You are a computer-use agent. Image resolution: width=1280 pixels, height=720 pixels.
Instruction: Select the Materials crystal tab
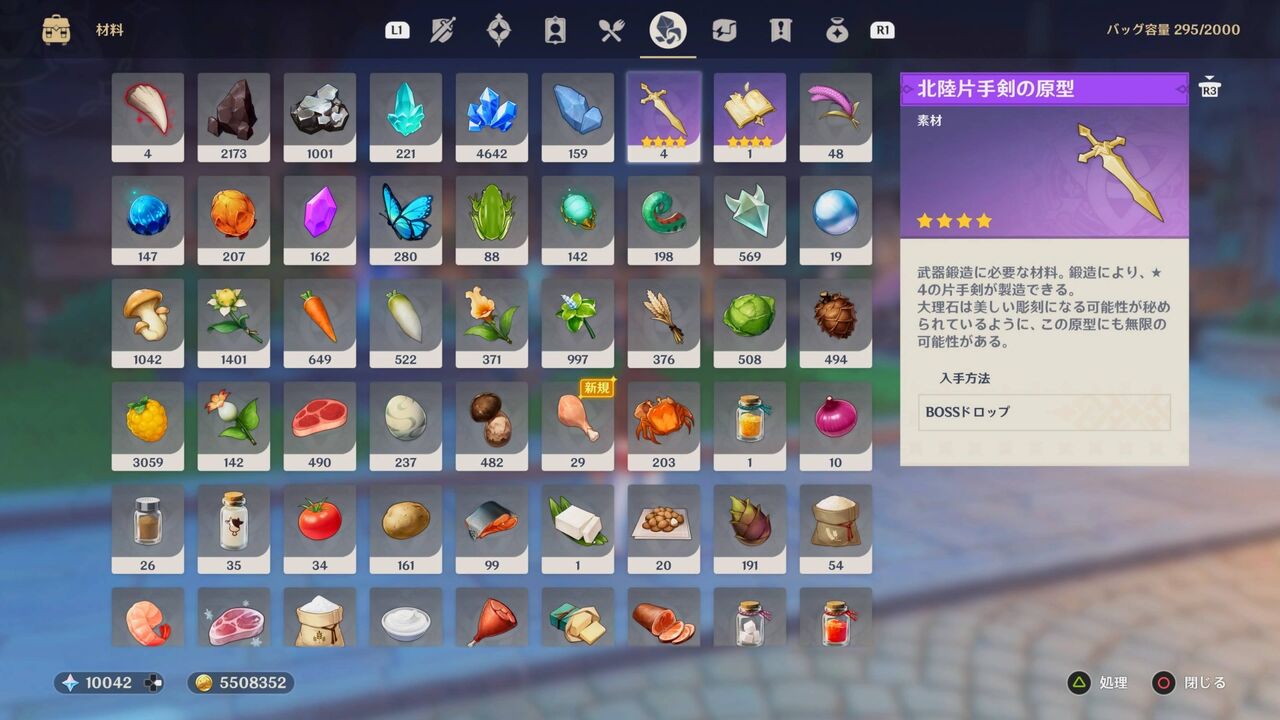667,30
